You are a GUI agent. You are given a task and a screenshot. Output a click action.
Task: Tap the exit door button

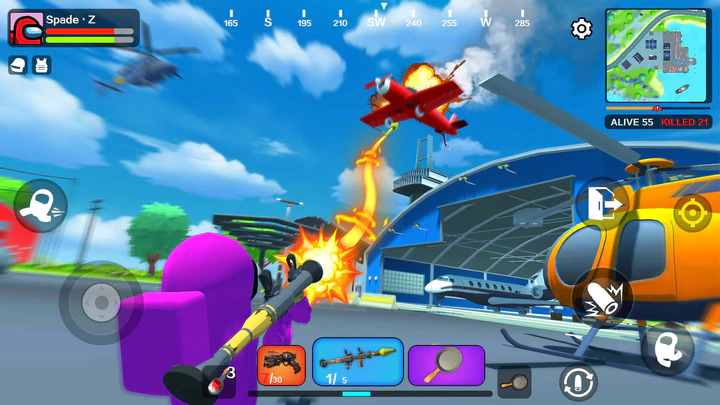pos(603,203)
